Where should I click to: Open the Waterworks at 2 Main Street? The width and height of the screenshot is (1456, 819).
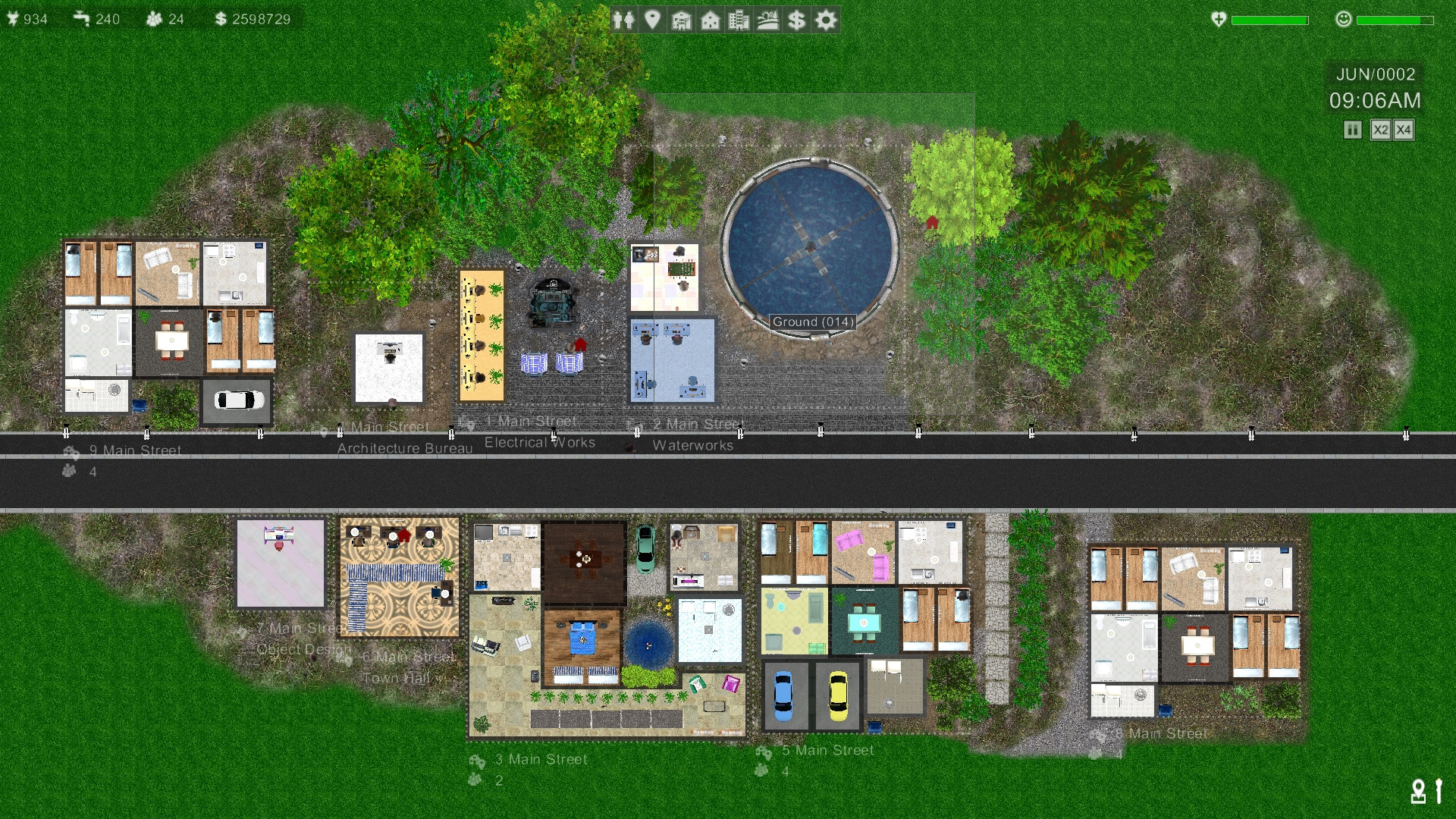click(x=694, y=446)
